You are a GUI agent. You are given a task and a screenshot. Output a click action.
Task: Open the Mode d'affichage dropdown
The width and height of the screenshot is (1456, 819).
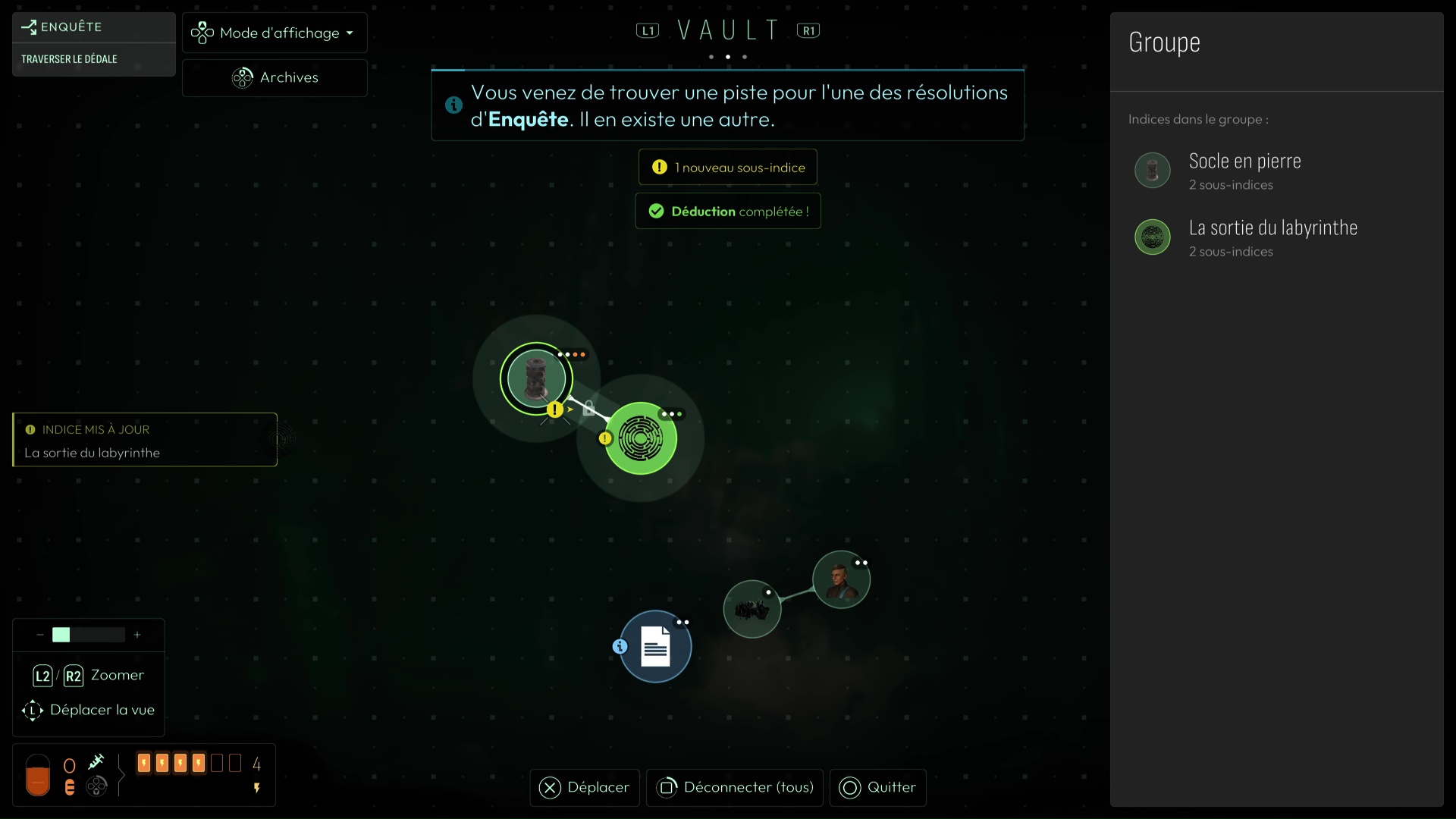pos(274,33)
